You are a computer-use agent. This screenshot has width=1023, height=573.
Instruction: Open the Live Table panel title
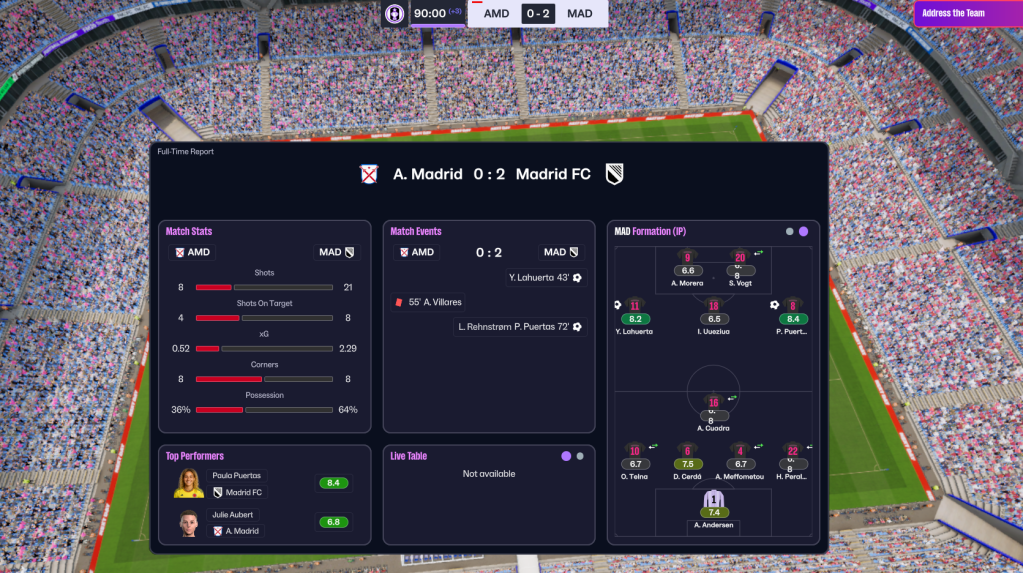pos(408,456)
